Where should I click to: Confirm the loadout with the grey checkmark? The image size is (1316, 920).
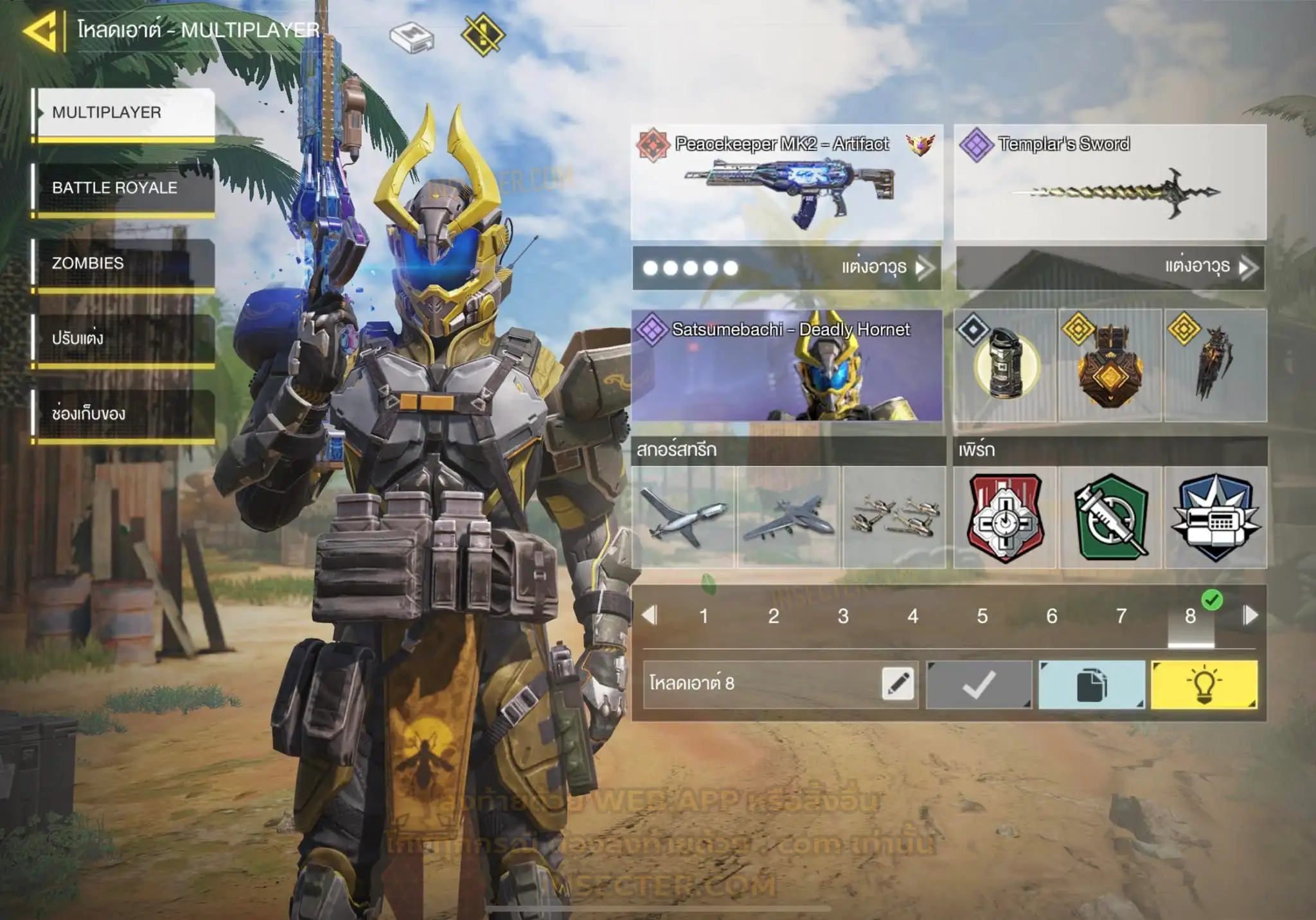[x=979, y=685]
